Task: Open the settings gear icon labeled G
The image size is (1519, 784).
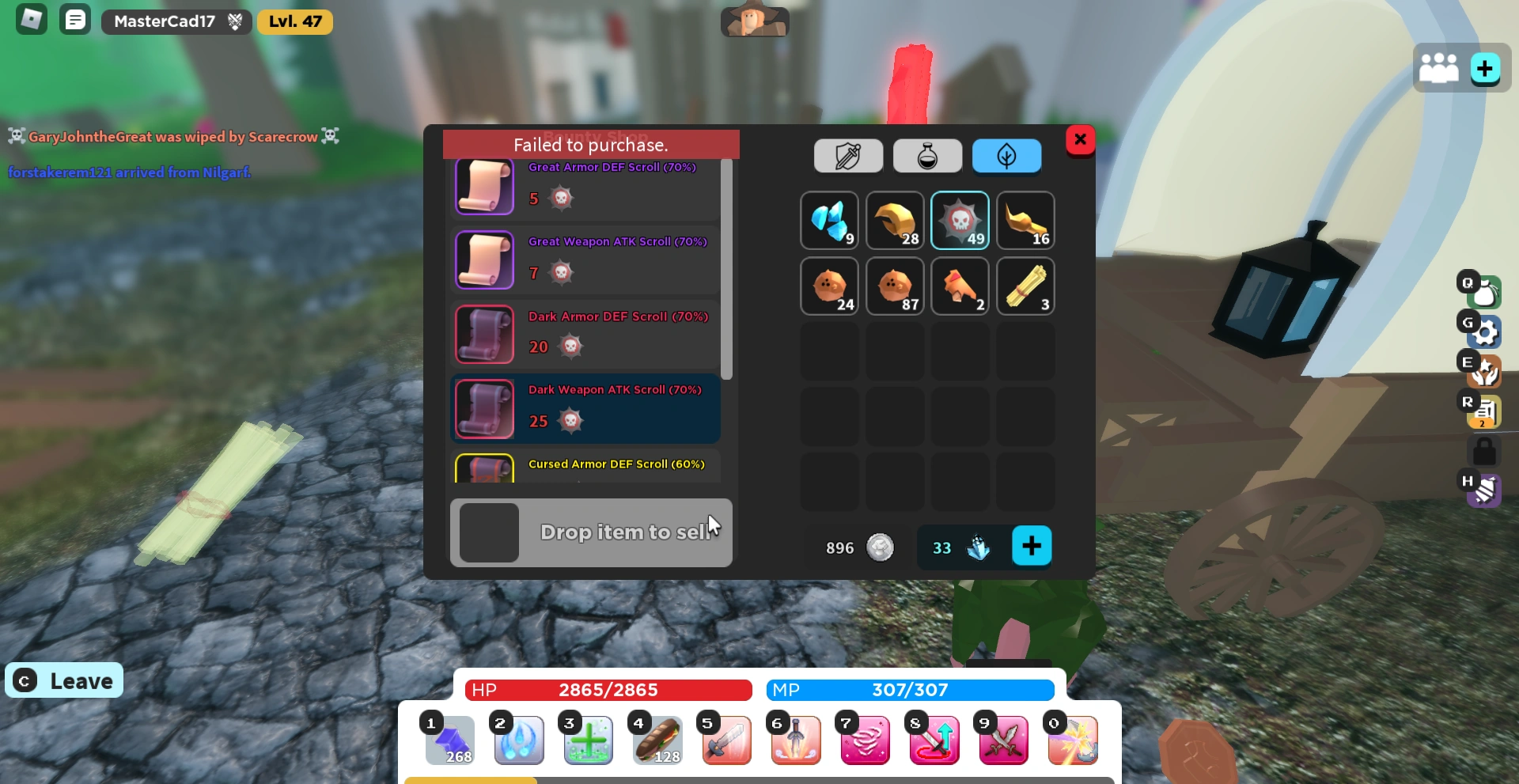Action: [x=1484, y=332]
